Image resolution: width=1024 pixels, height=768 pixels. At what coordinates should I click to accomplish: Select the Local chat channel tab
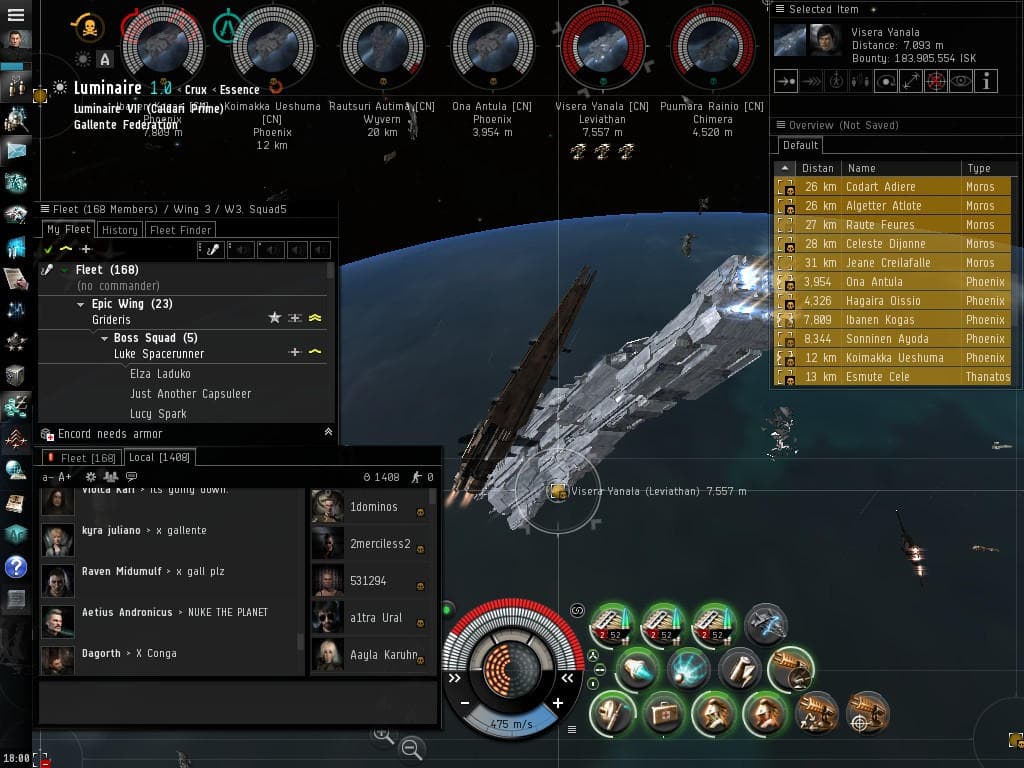[x=159, y=457]
